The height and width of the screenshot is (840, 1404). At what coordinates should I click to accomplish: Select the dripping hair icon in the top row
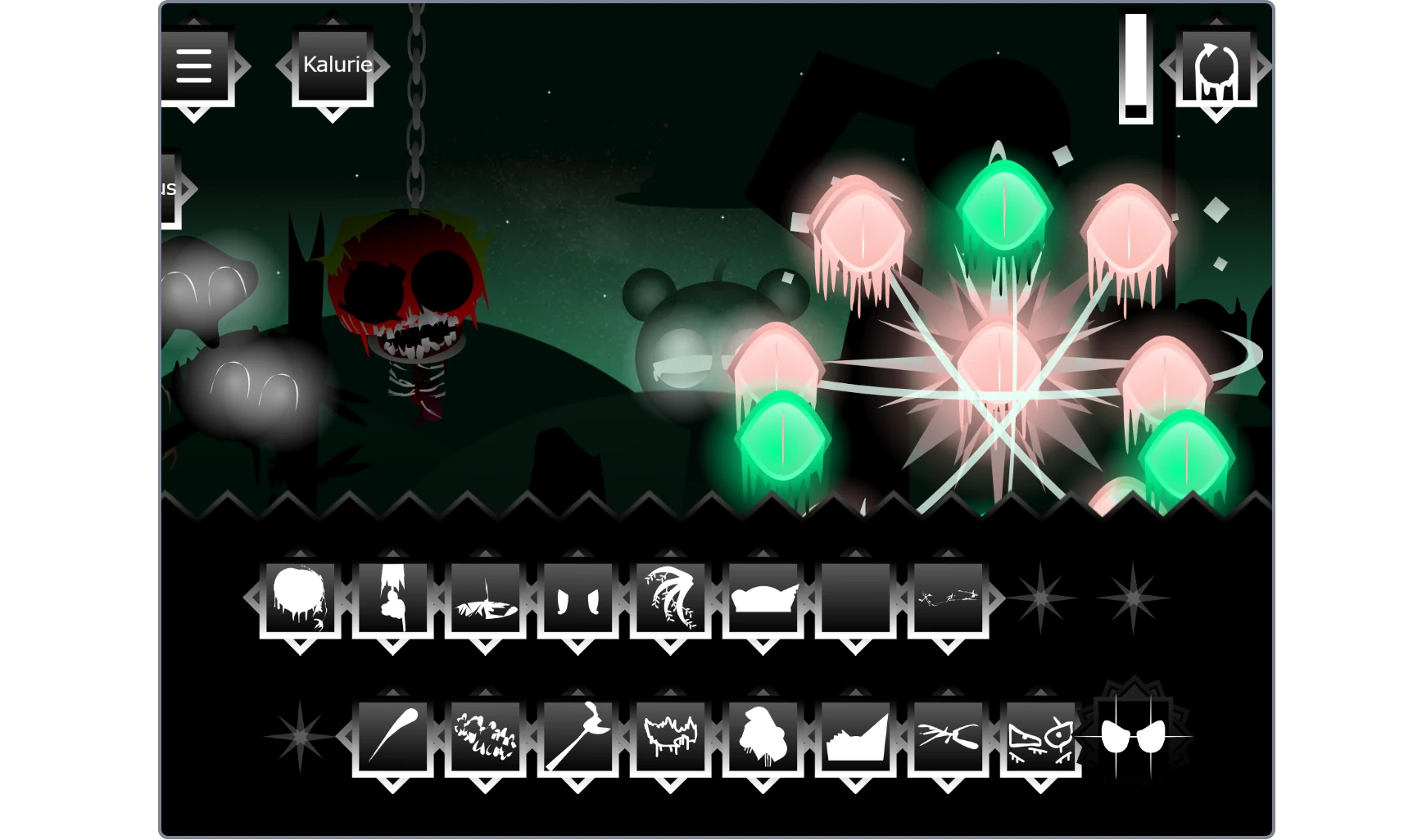pyautogui.click(x=301, y=598)
